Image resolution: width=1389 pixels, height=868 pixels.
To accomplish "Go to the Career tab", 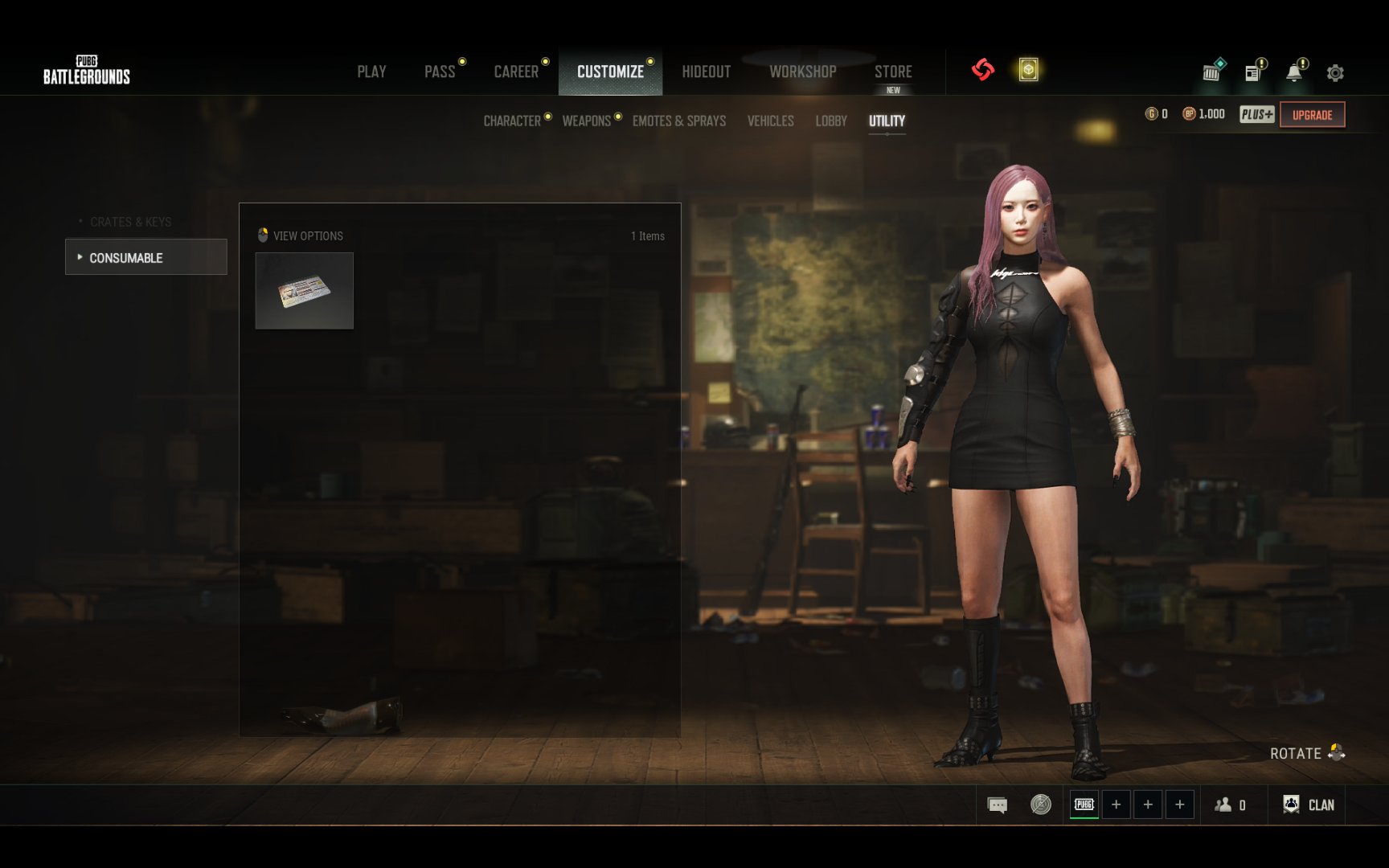I will click(x=516, y=72).
